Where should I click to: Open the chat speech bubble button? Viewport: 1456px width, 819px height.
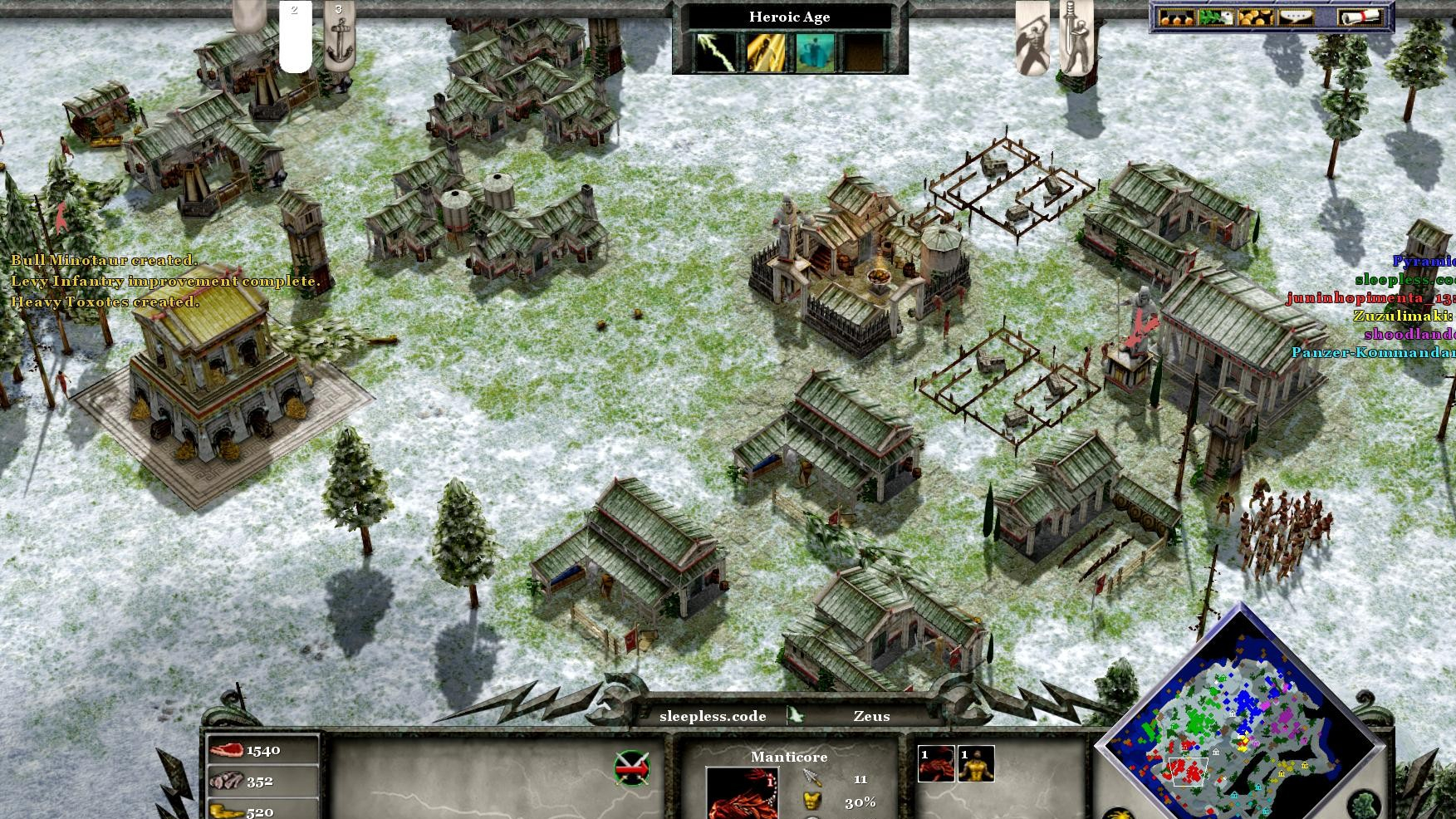(1296, 17)
